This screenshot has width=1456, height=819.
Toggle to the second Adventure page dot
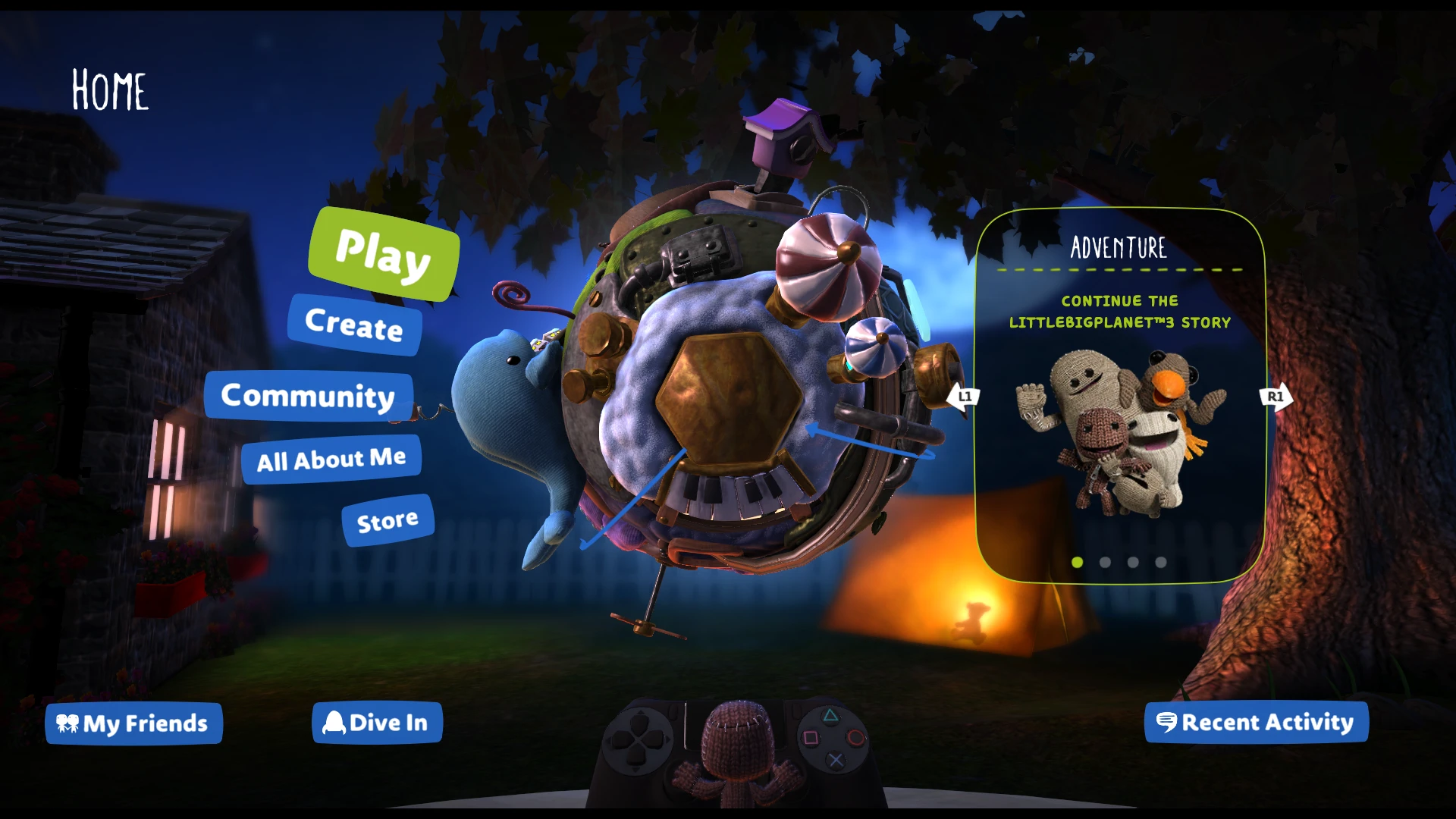[x=1105, y=561]
